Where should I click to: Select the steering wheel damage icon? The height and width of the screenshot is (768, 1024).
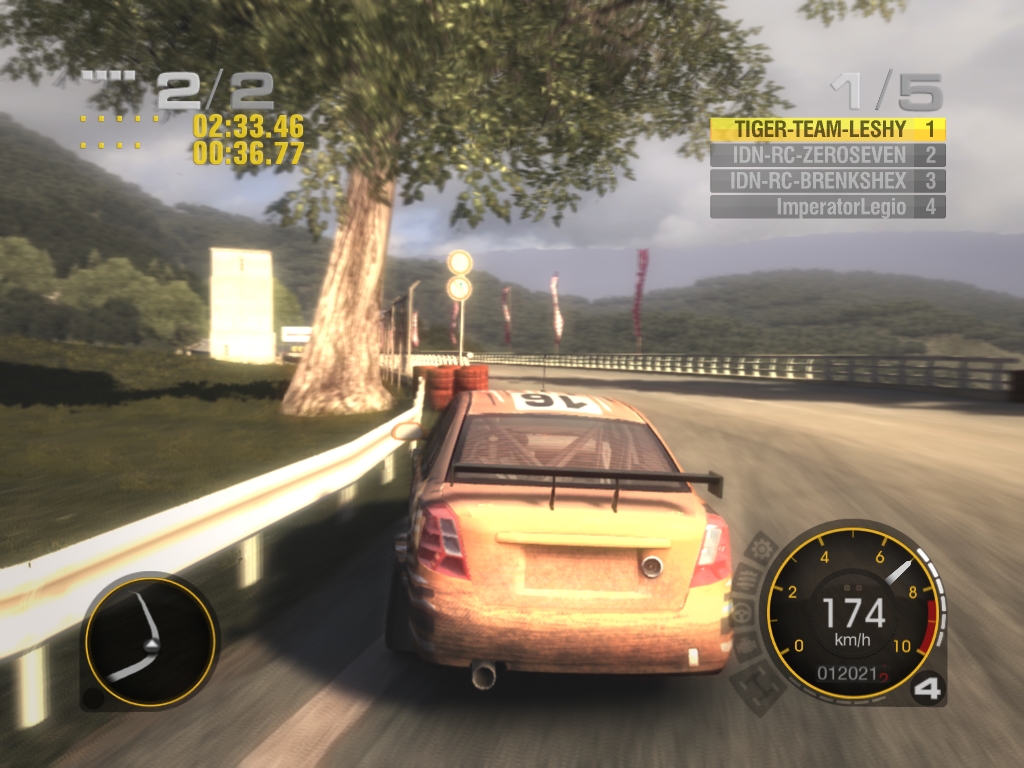tap(742, 613)
